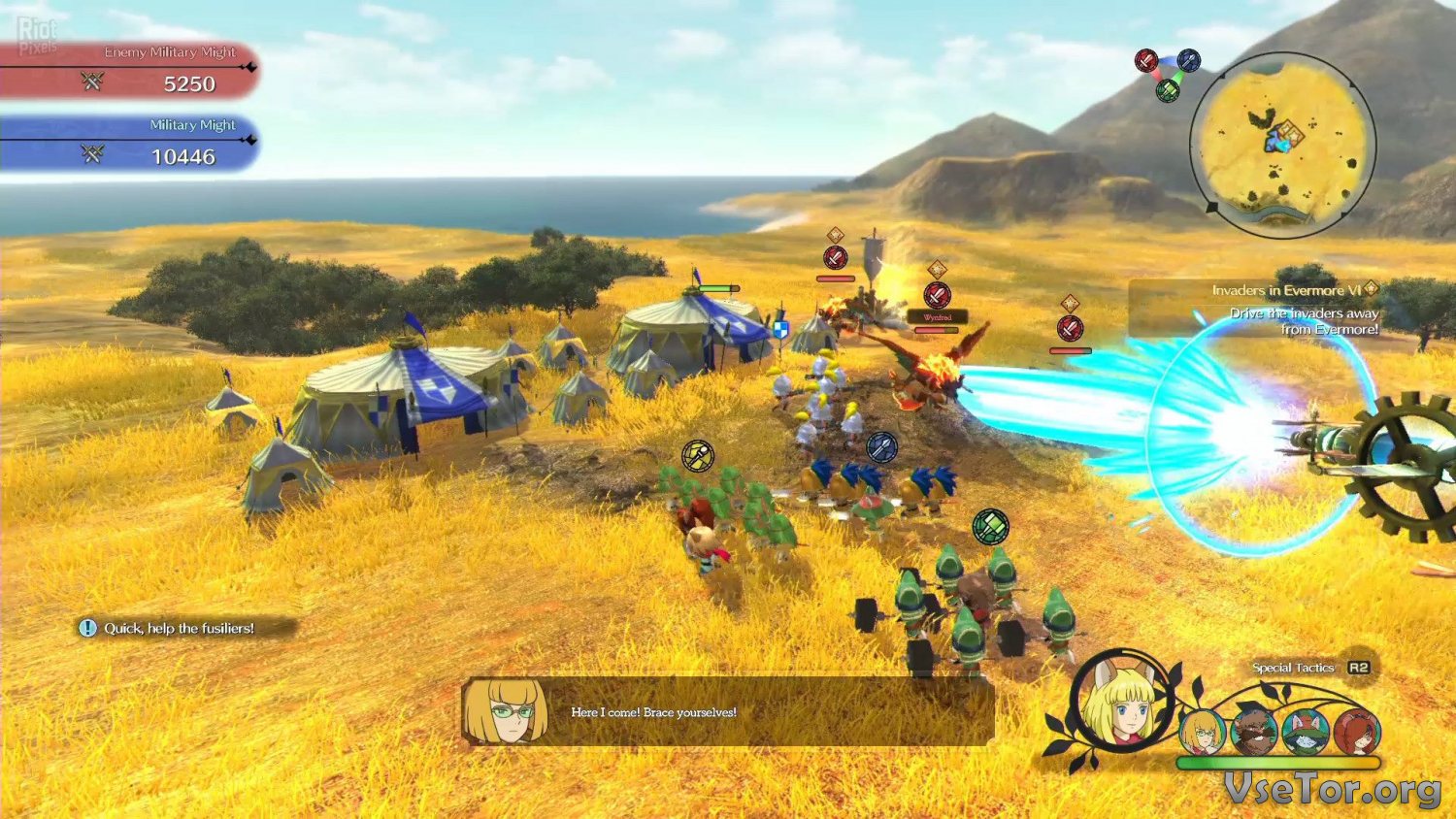Select the blue spear marker above the spearmen
This screenshot has width=1456, height=819.
pyautogui.click(x=881, y=447)
